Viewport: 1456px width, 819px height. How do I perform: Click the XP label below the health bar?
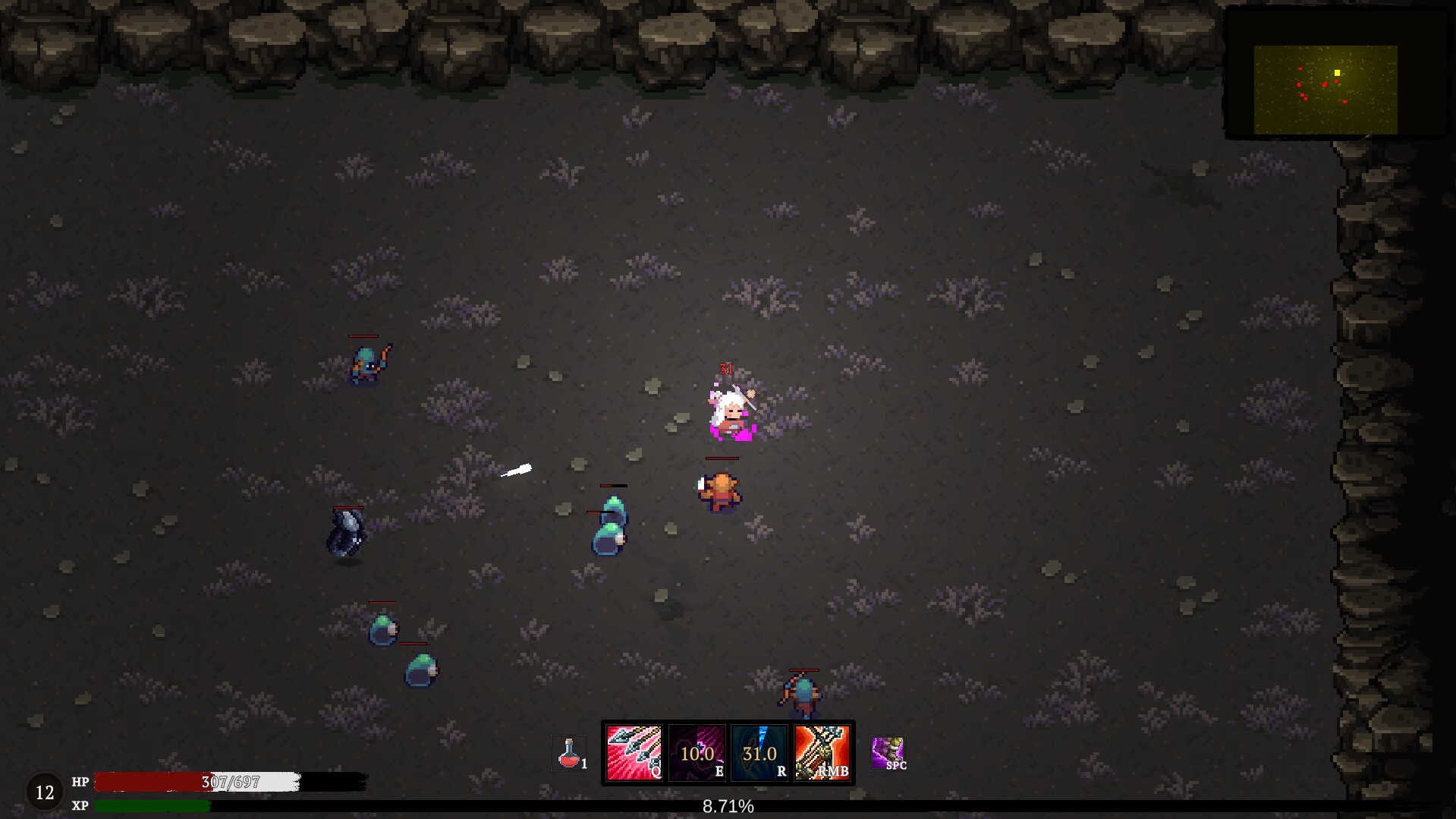[80, 805]
